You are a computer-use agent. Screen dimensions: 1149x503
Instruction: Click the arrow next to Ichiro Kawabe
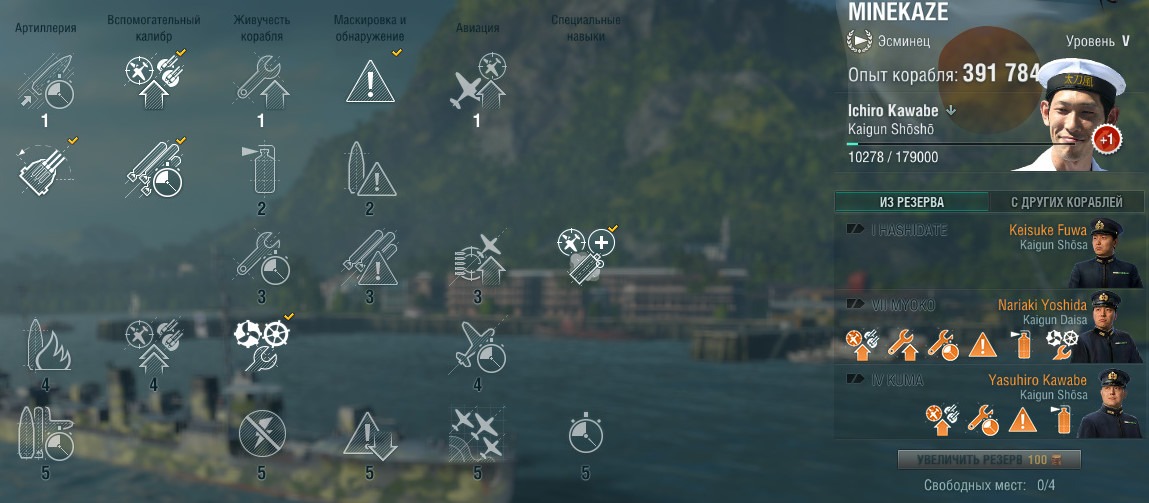[951, 111]
